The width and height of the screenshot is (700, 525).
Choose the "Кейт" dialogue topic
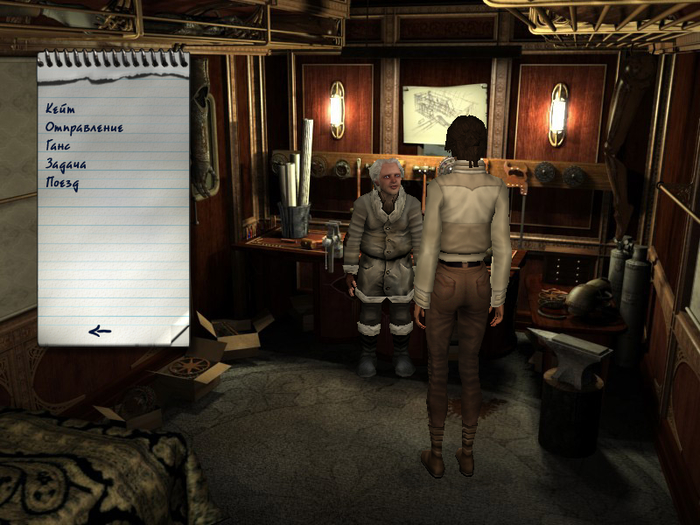tap(60, 108)
